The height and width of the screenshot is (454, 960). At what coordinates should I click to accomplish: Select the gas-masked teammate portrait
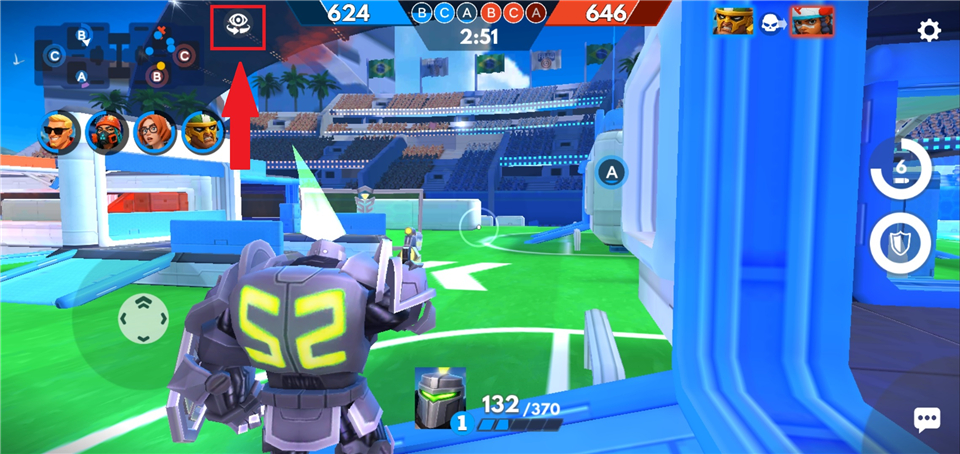point(105,131)
